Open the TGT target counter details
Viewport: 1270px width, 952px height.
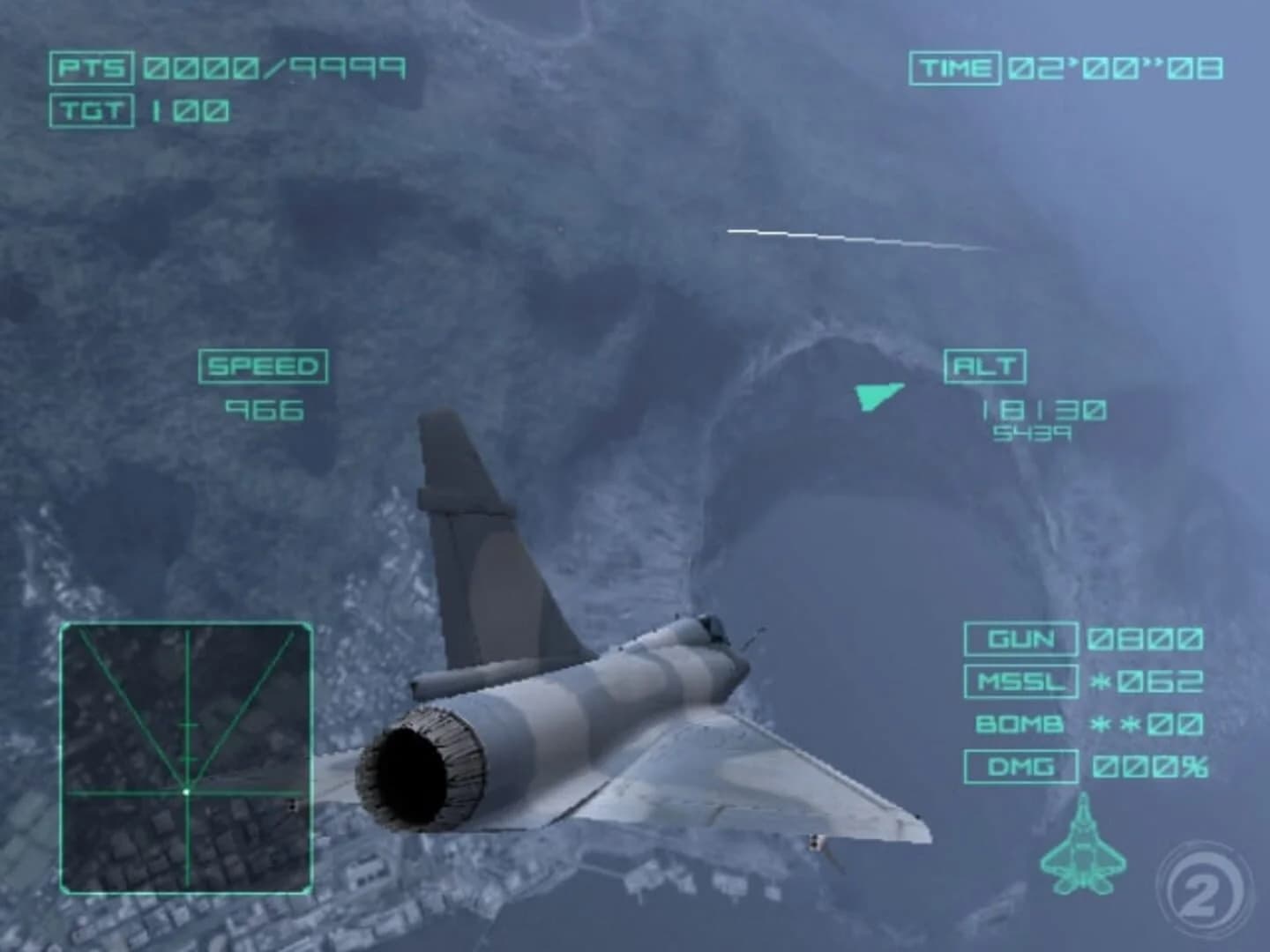click(190, 110)
